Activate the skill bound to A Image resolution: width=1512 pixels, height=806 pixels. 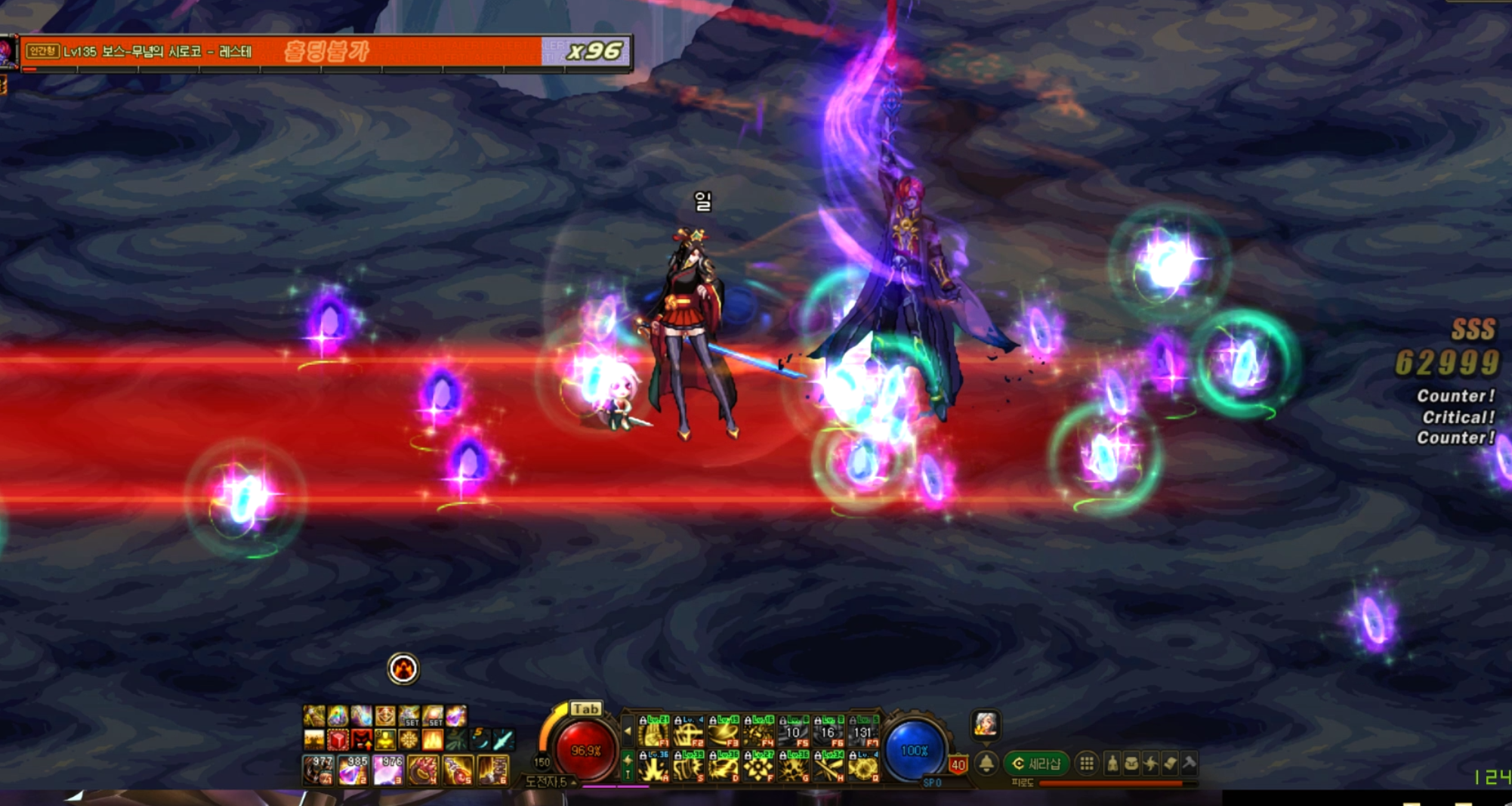pos(653,767)
